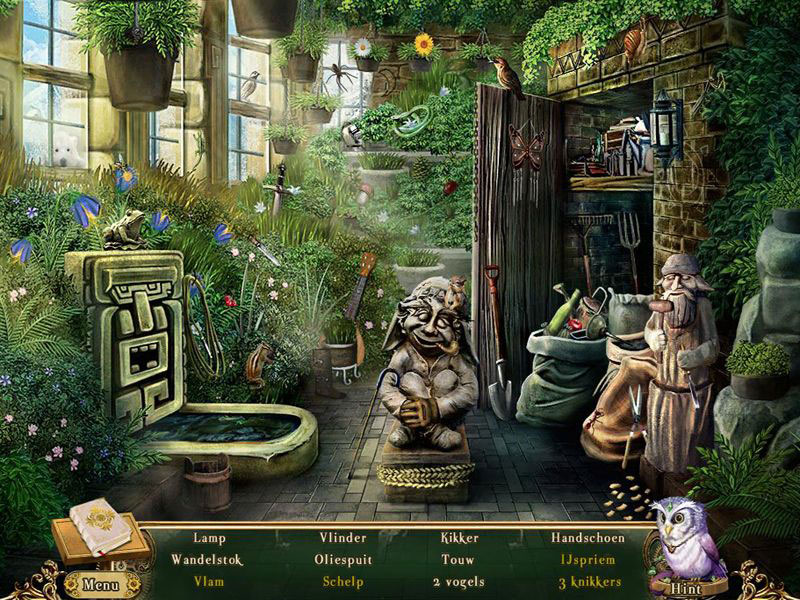This screenshot has height=600, width=800.
Task: Open the white journal book
Action: coord(99,525)
